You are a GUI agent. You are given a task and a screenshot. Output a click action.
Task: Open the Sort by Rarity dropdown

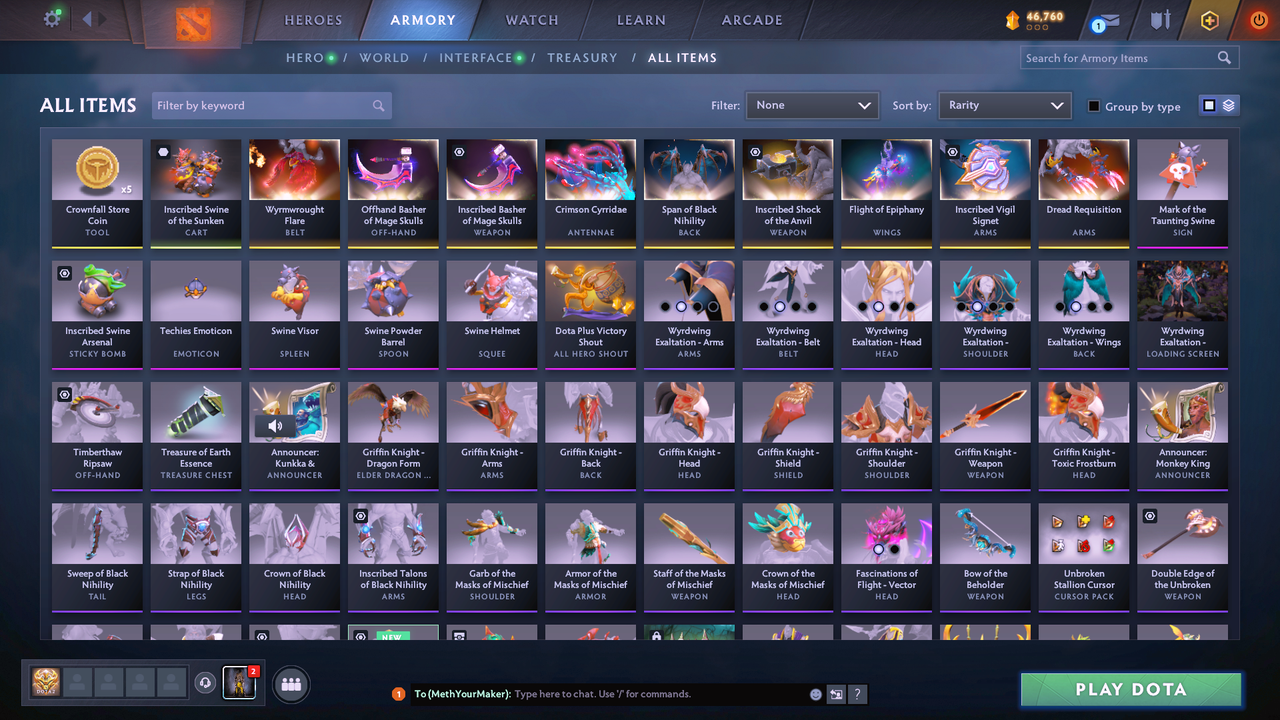tap(1004, 105)
